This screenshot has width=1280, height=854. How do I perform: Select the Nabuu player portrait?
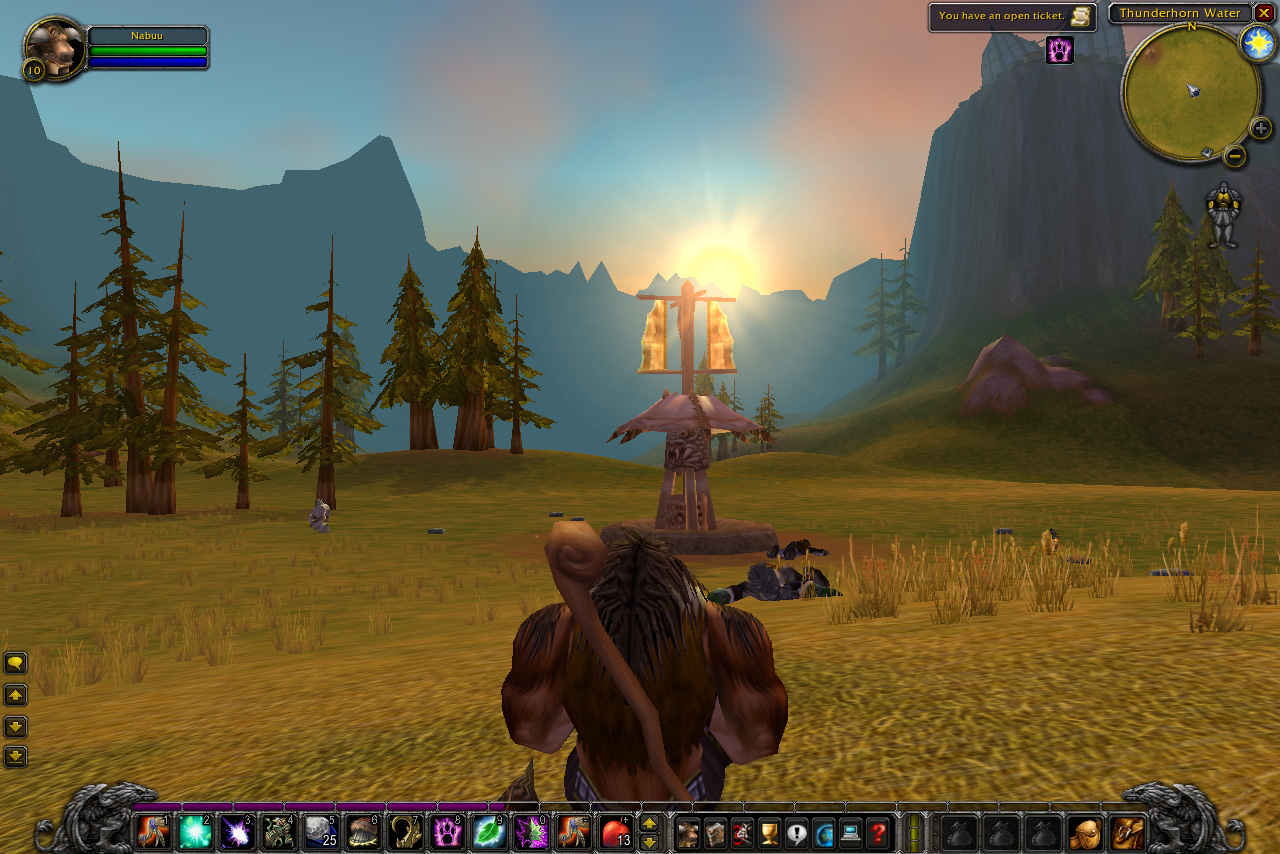coord(54,48)
